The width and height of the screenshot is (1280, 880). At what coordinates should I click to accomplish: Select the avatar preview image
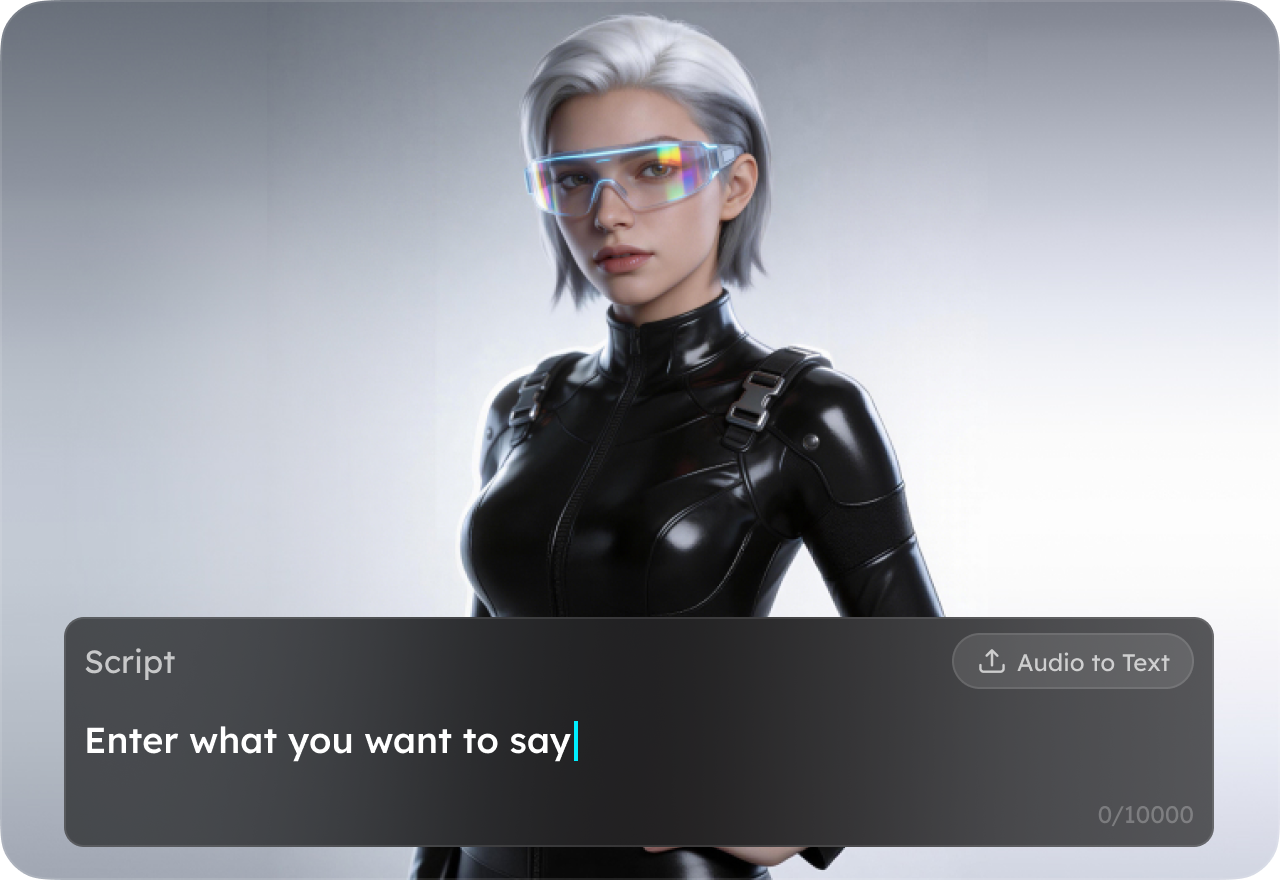(640, 300)
